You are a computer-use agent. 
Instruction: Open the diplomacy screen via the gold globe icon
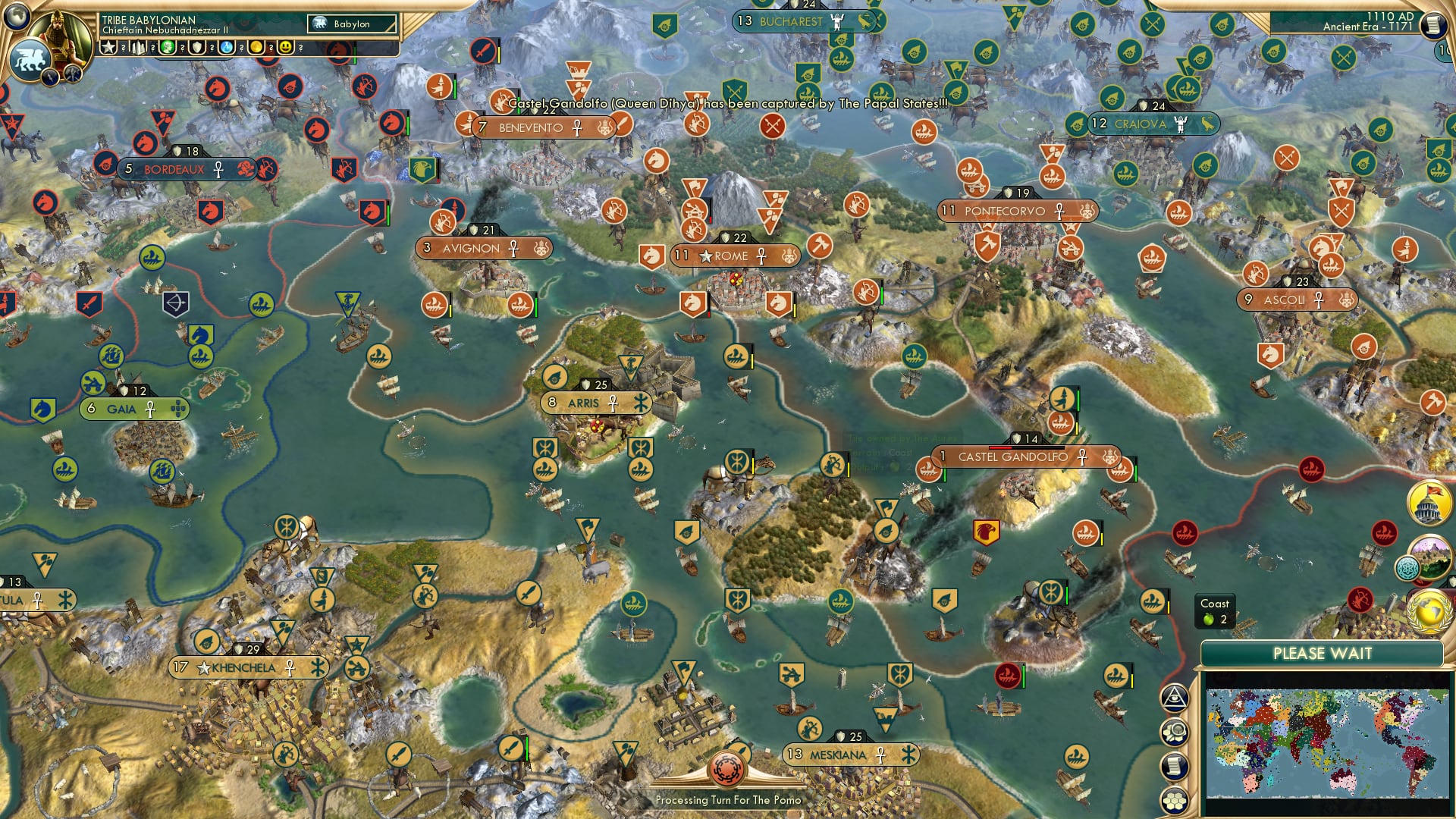coord(1429,610)
